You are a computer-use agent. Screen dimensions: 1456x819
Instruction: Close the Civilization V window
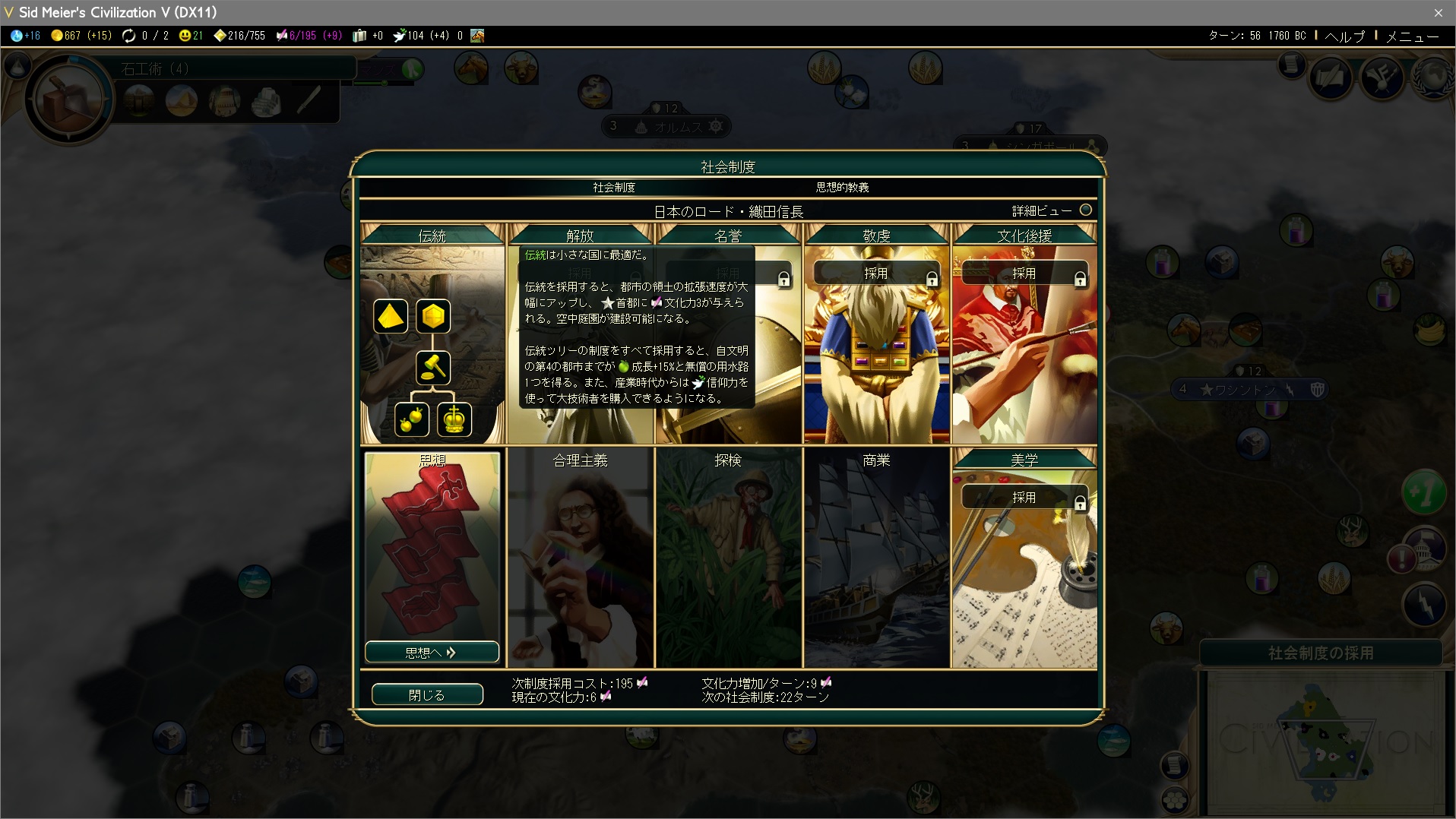point(1438,12)
